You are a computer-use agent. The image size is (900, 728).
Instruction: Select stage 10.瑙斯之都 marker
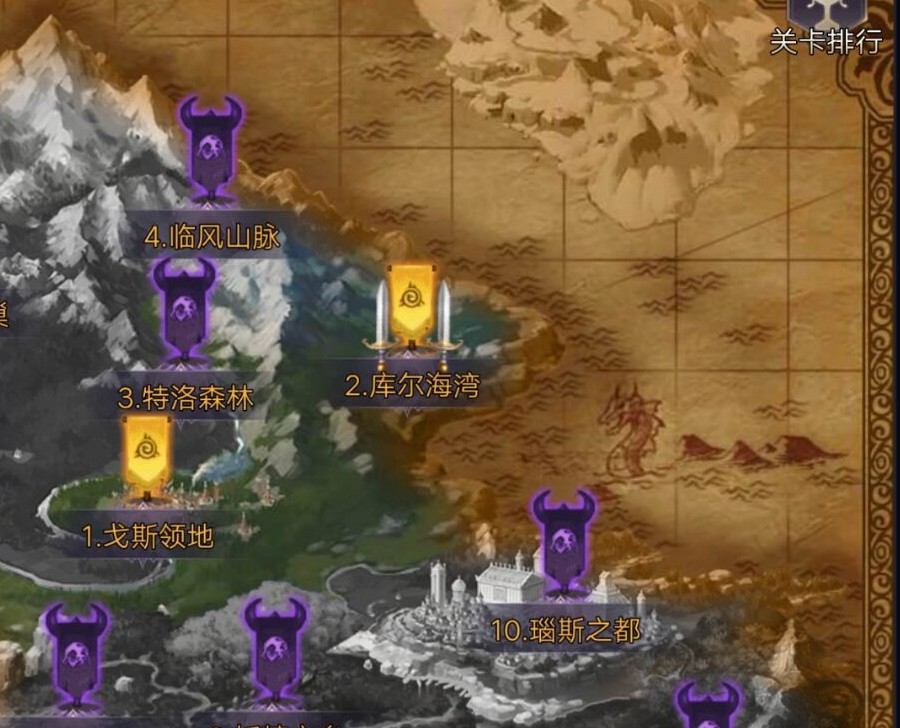tap(564, 544)
